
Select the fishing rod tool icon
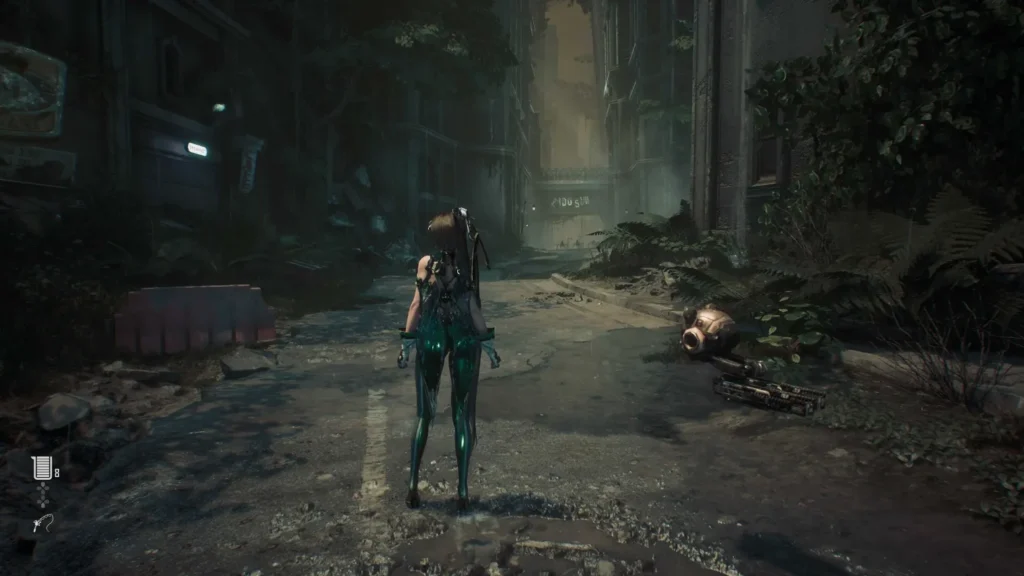tap(42, 522)
